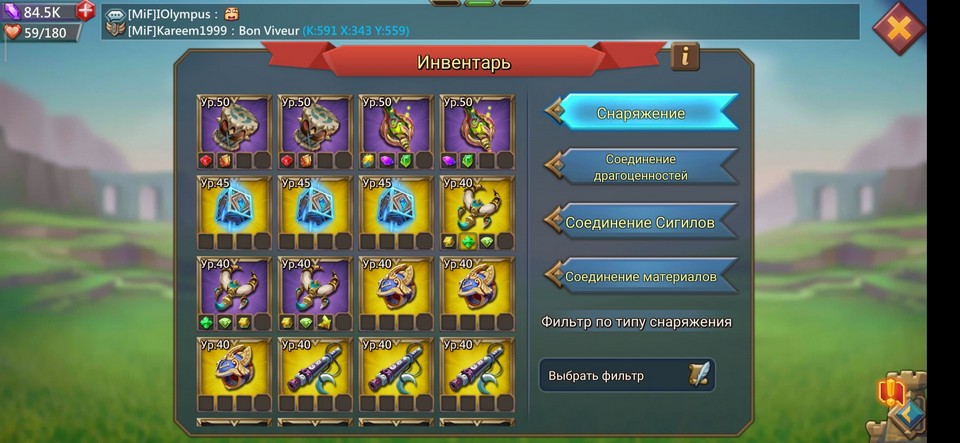Open the Выбрать фильтр equipment filter
The image size is (960, 443).
point(627,376)
